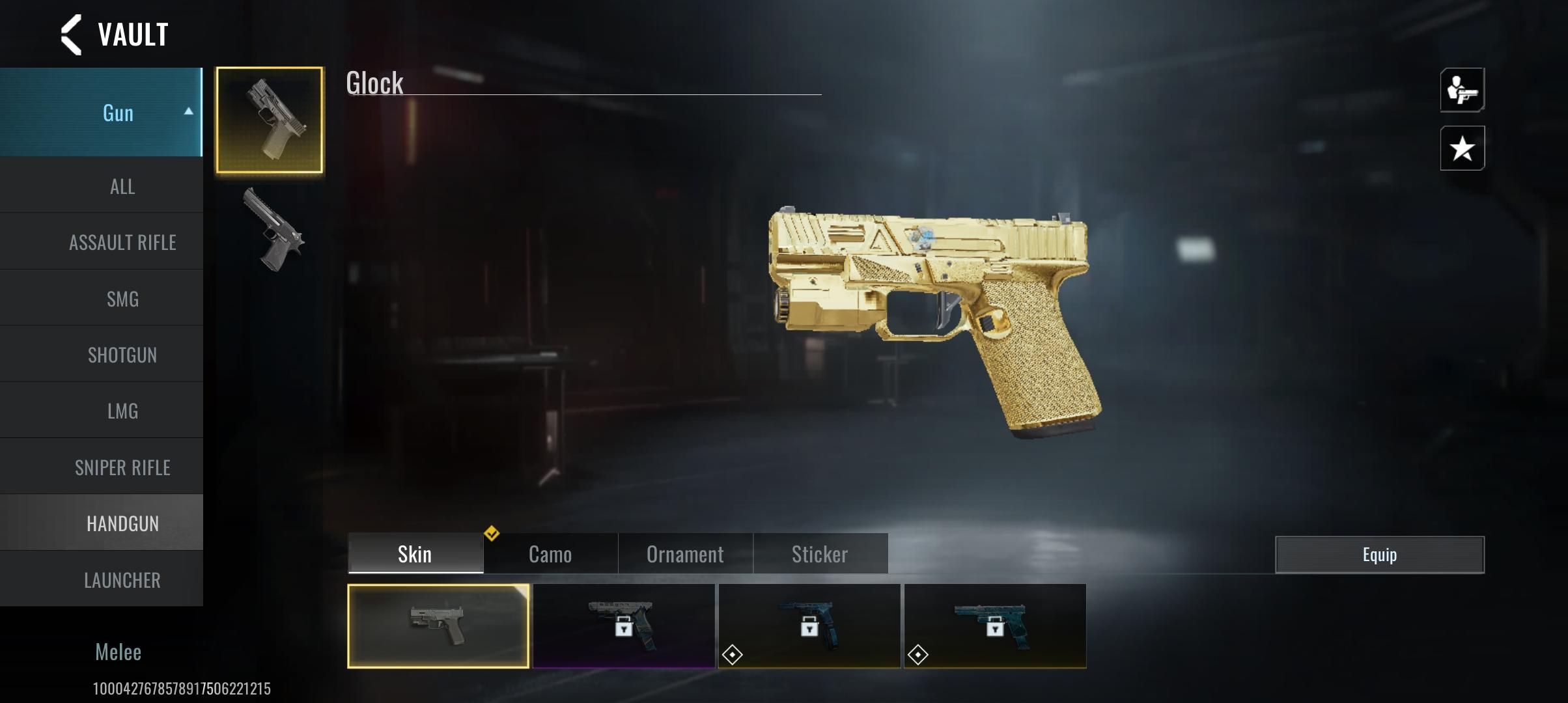
Task: Select the HANDGUN category
Action: [x=122, y=523]
